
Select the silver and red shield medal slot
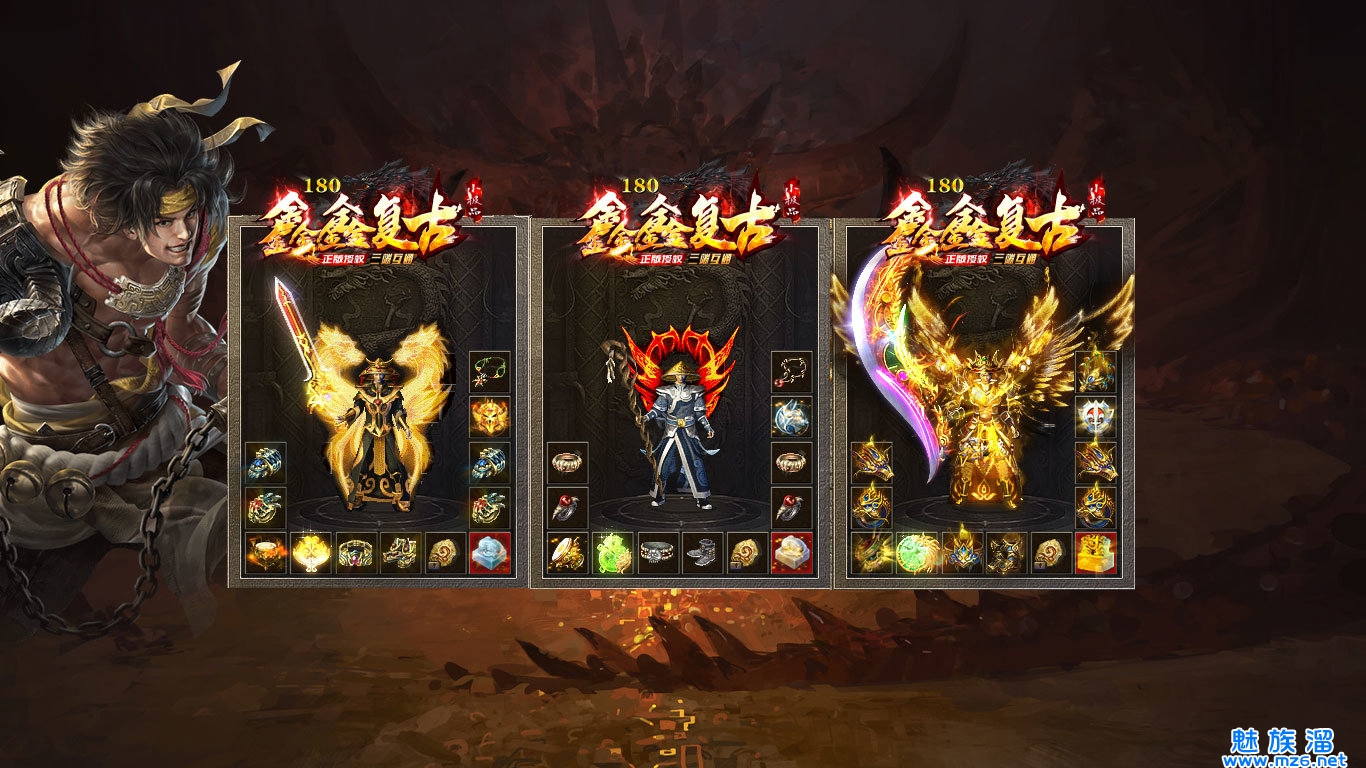[x=1096, y=417]
